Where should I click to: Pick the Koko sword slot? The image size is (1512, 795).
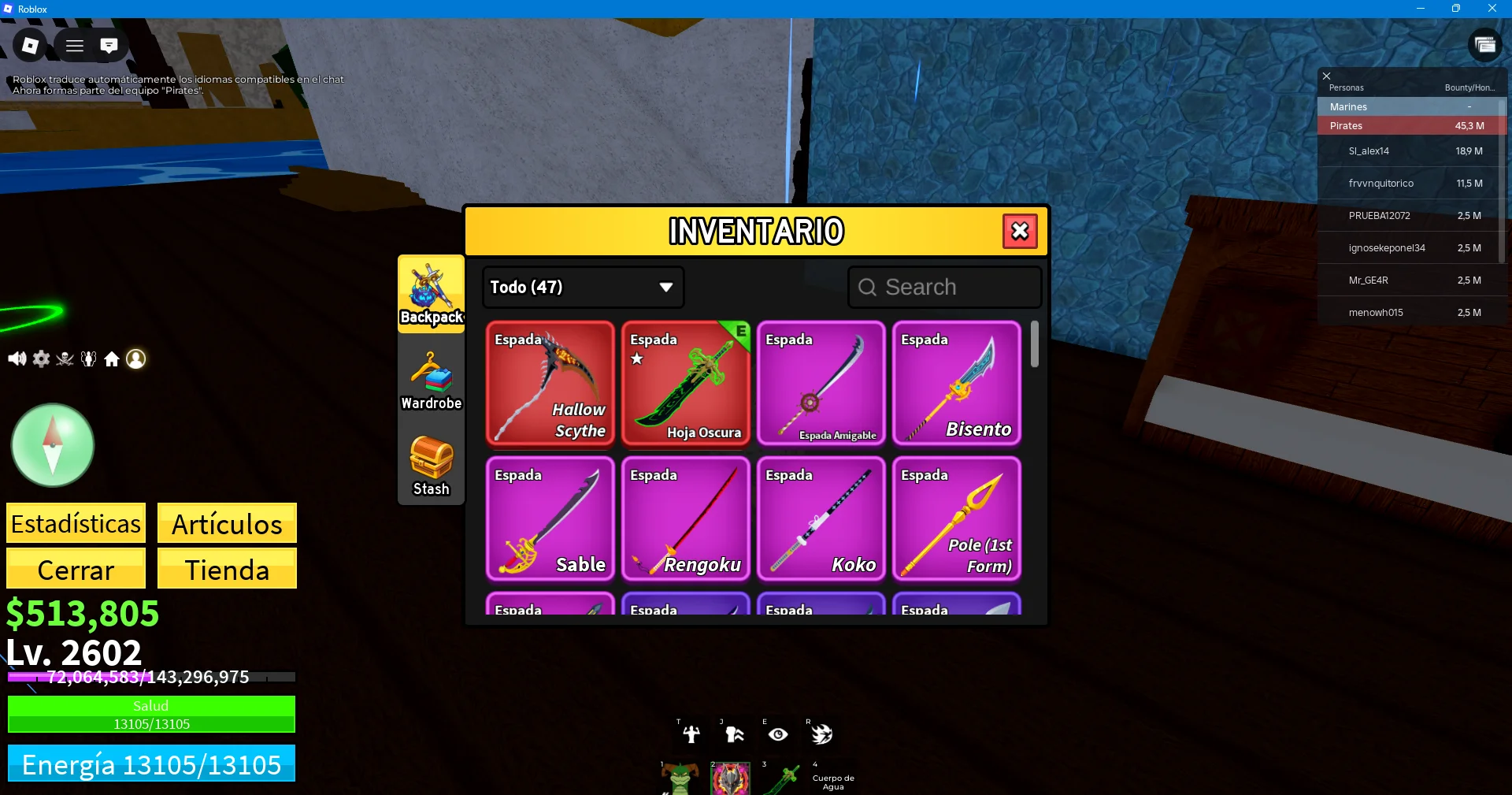[x=821, y=519]
